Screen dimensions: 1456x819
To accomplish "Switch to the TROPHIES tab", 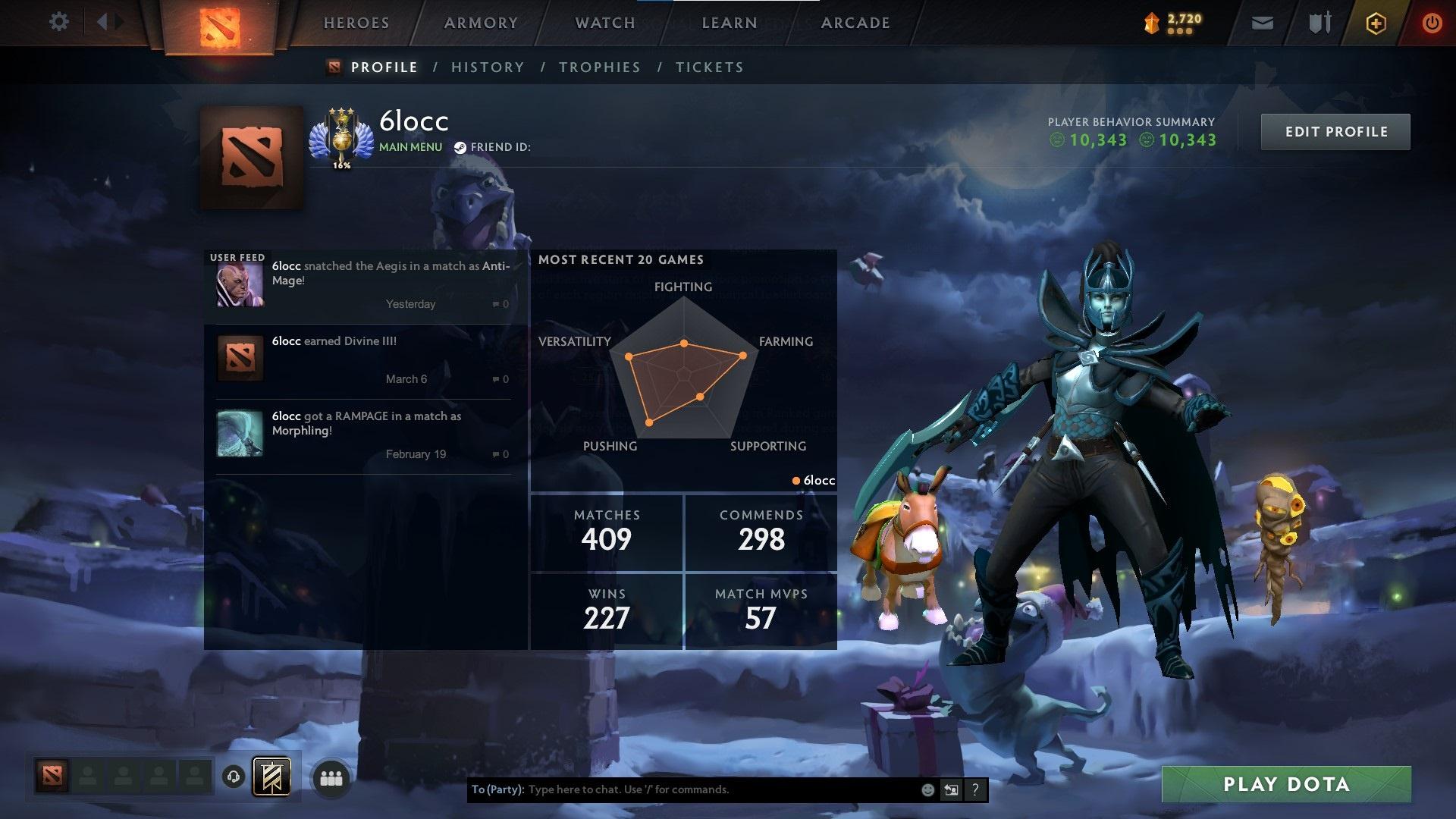I will 599,67.
